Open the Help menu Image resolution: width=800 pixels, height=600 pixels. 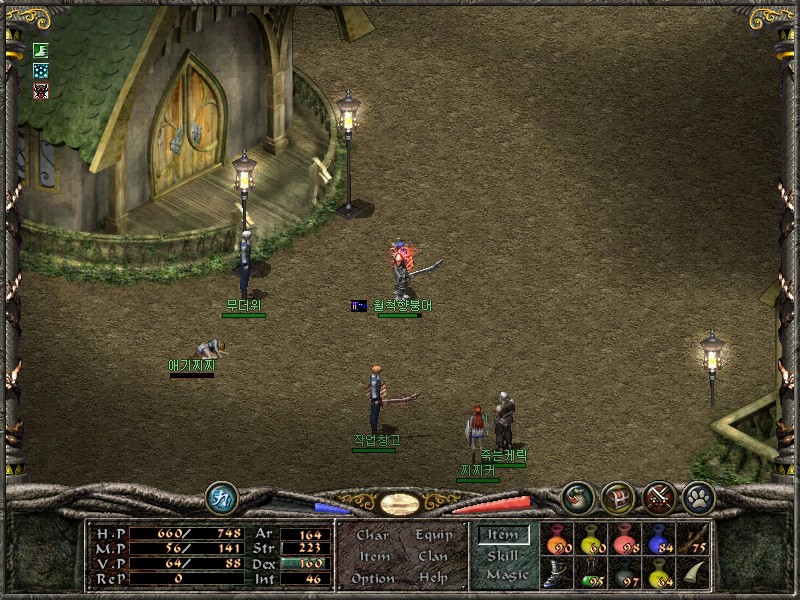(432, 578)
